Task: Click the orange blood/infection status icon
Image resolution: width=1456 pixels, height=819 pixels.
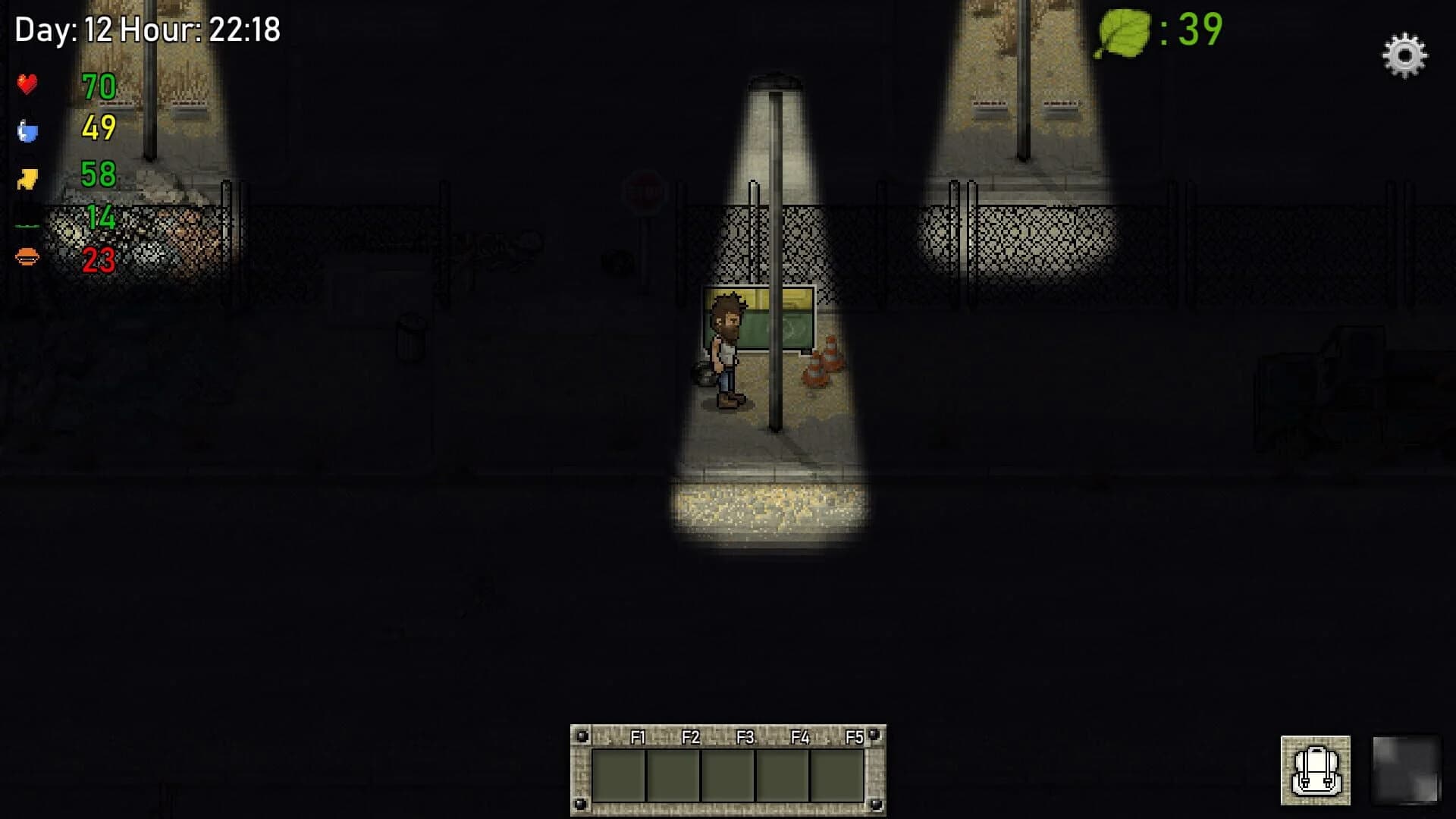Action: pos(28,258)
